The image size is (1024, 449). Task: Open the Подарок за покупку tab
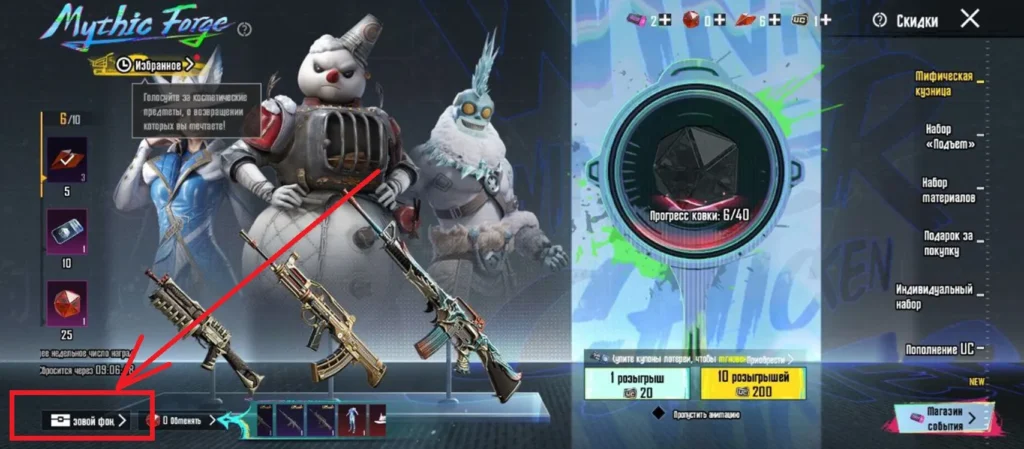[948, 241]
